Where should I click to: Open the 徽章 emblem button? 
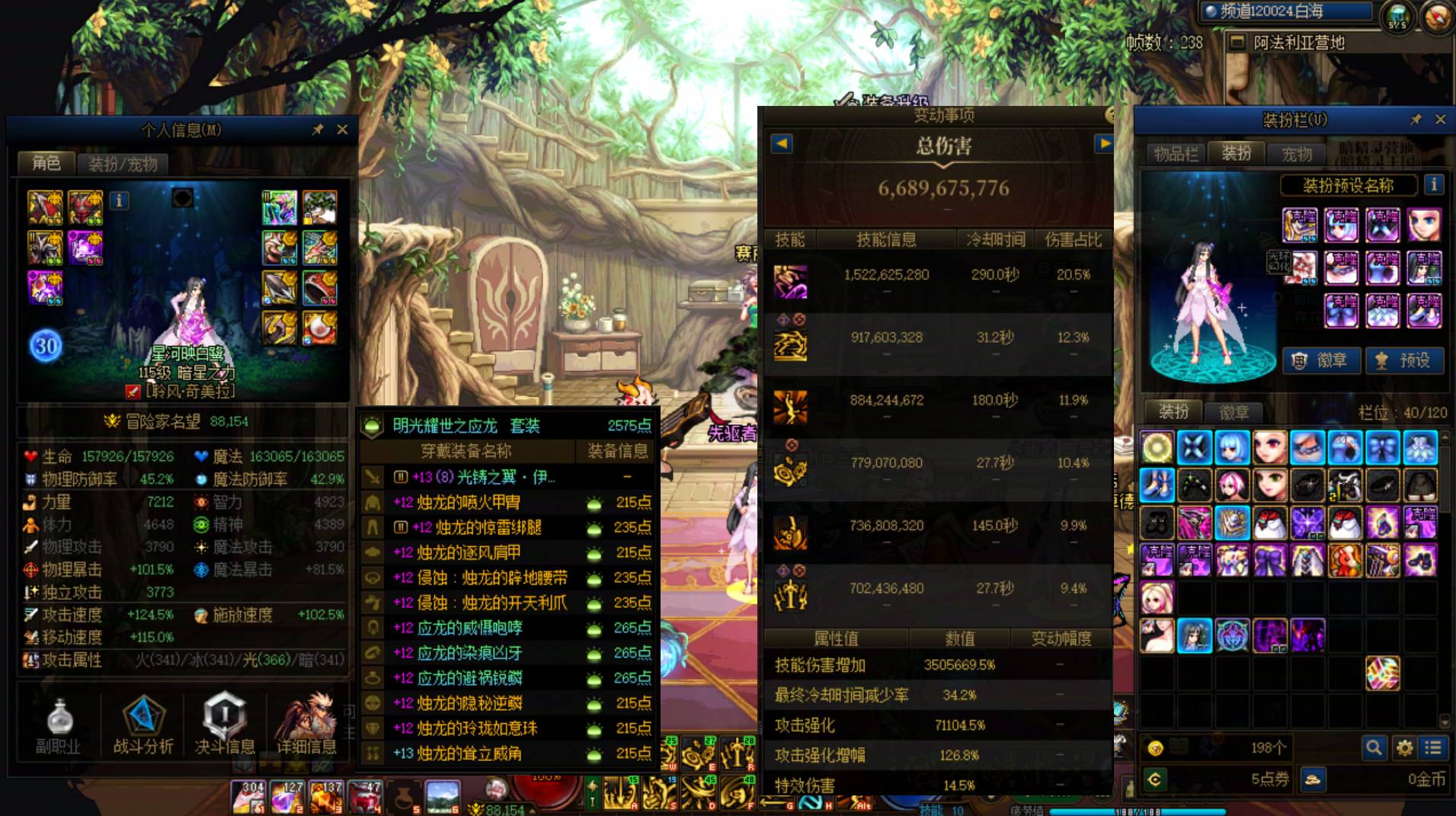(1321, 360)
